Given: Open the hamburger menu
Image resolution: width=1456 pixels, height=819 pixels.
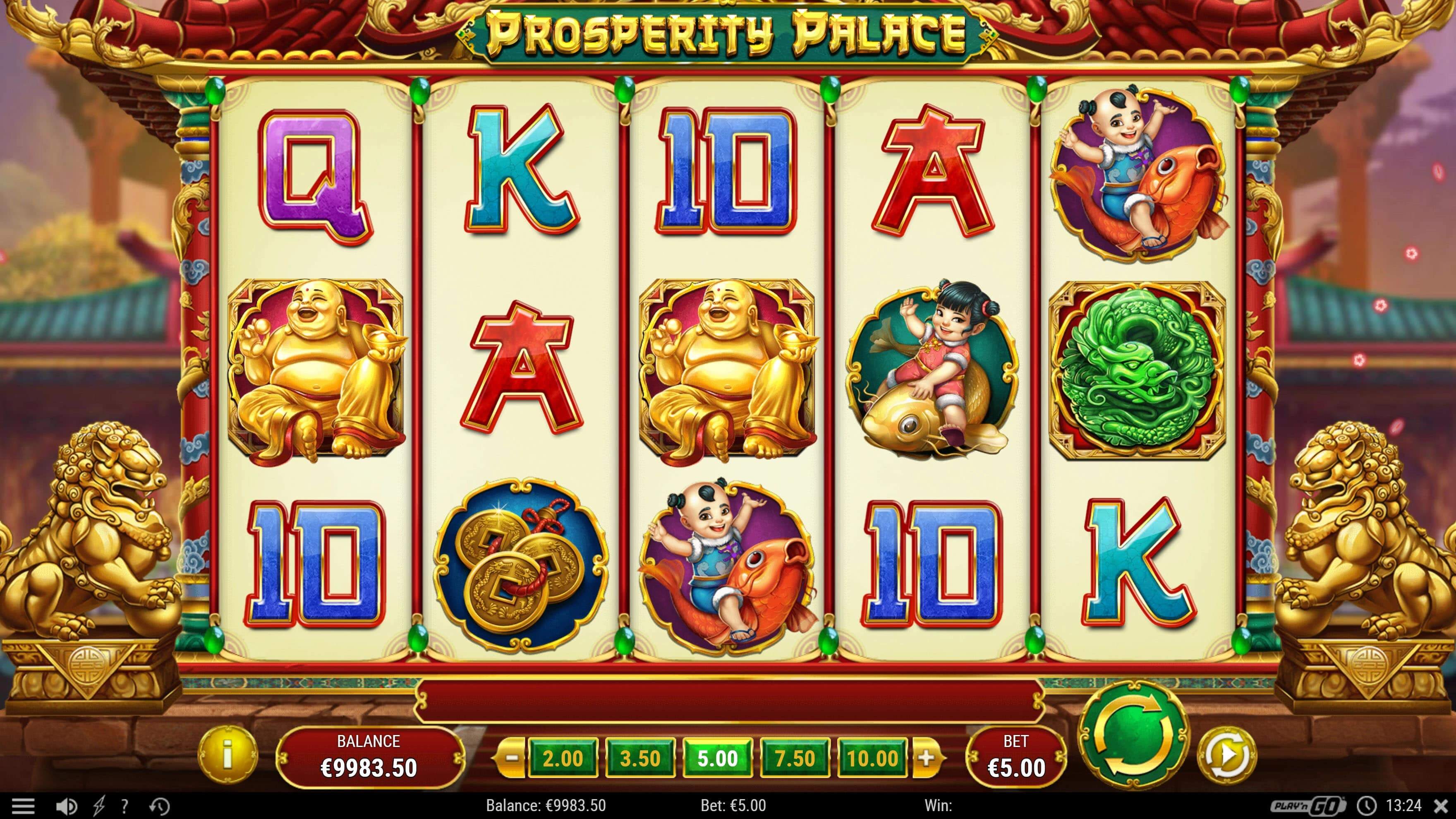Looking at the screenshot, I should [23, 805].
